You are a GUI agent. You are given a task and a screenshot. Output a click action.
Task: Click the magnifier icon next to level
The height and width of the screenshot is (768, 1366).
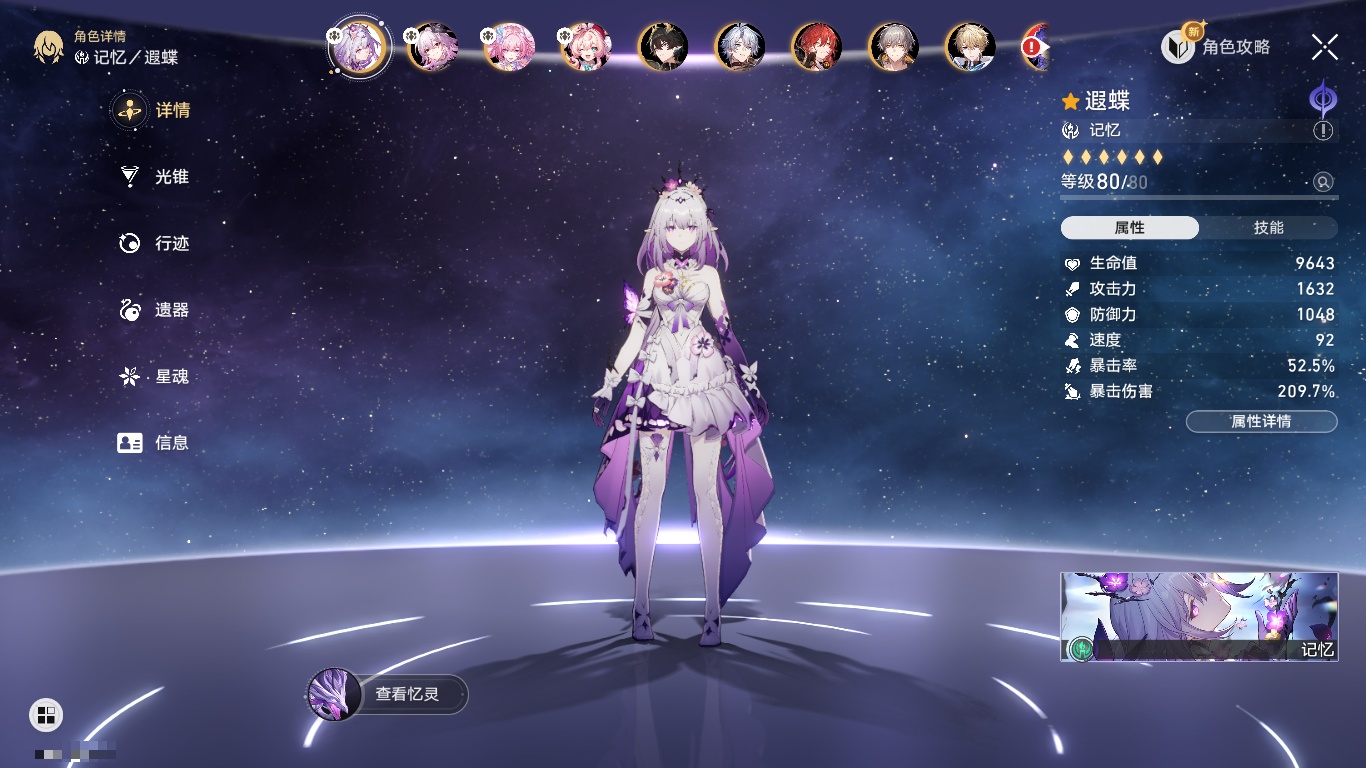[1323, 182]
